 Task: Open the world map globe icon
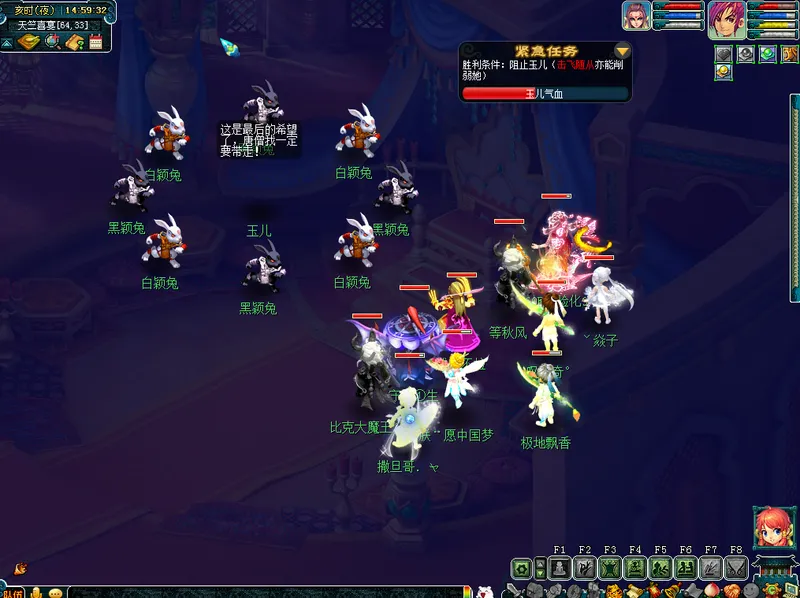point(53,42)
